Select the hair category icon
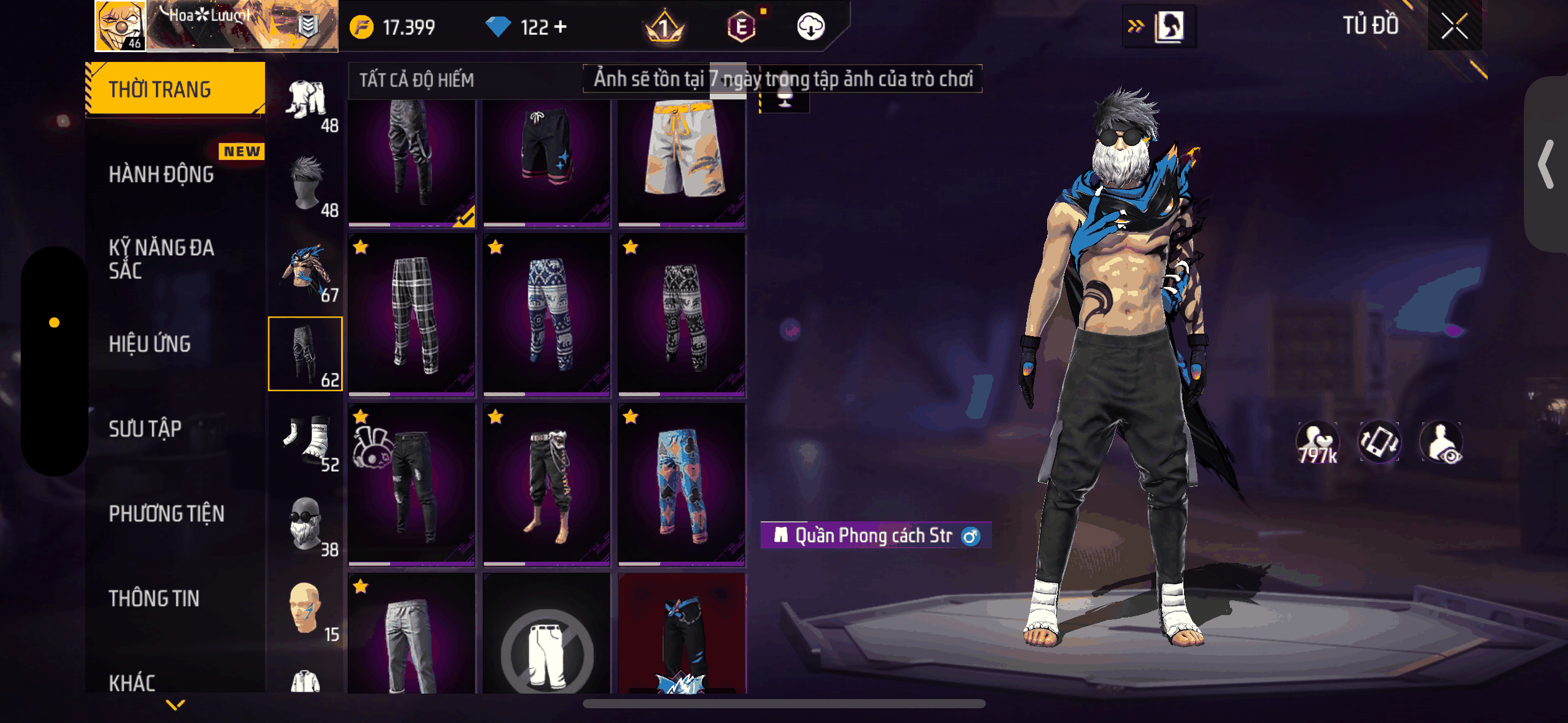 point(306,184)
